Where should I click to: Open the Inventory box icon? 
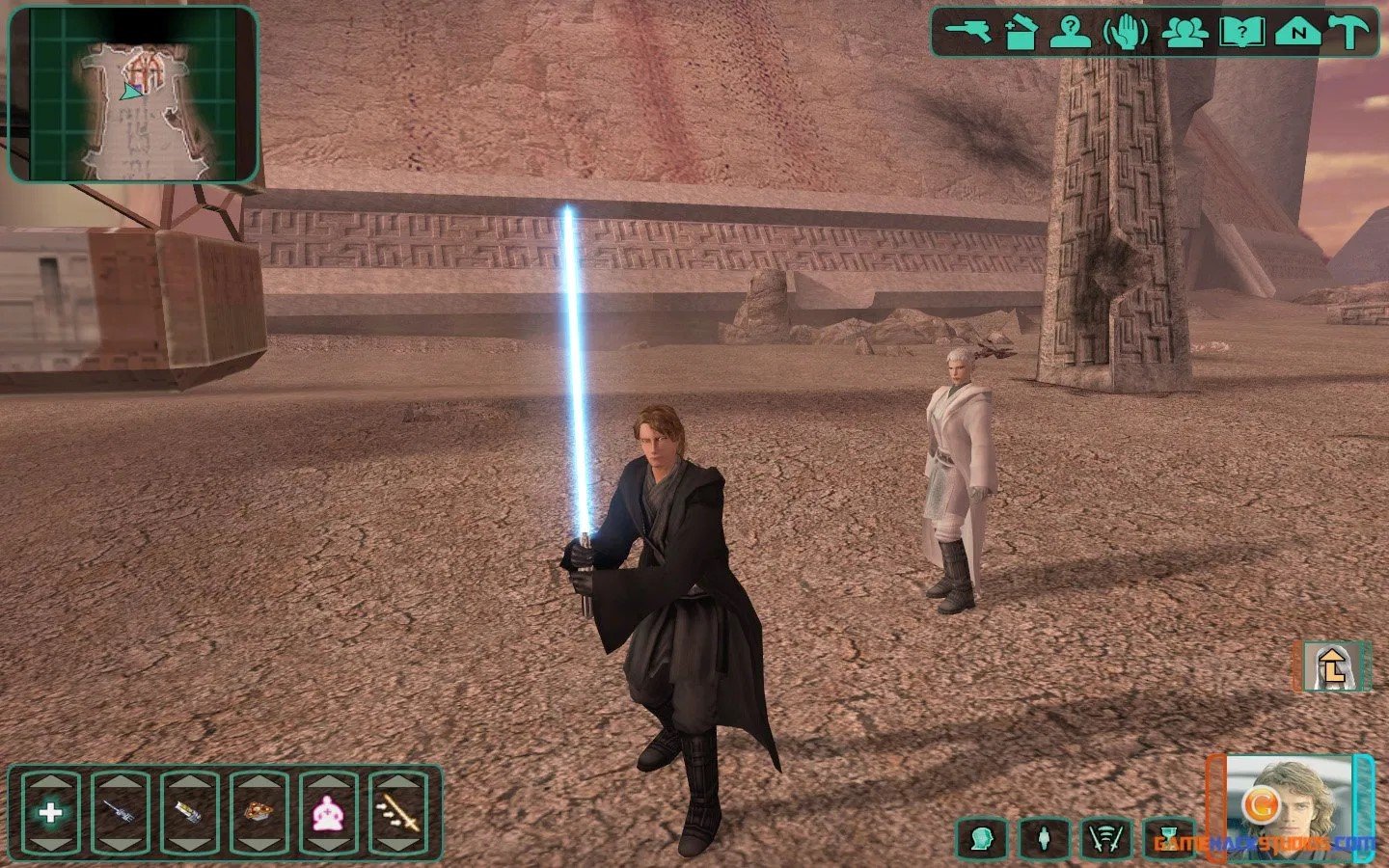(1020, 32)
